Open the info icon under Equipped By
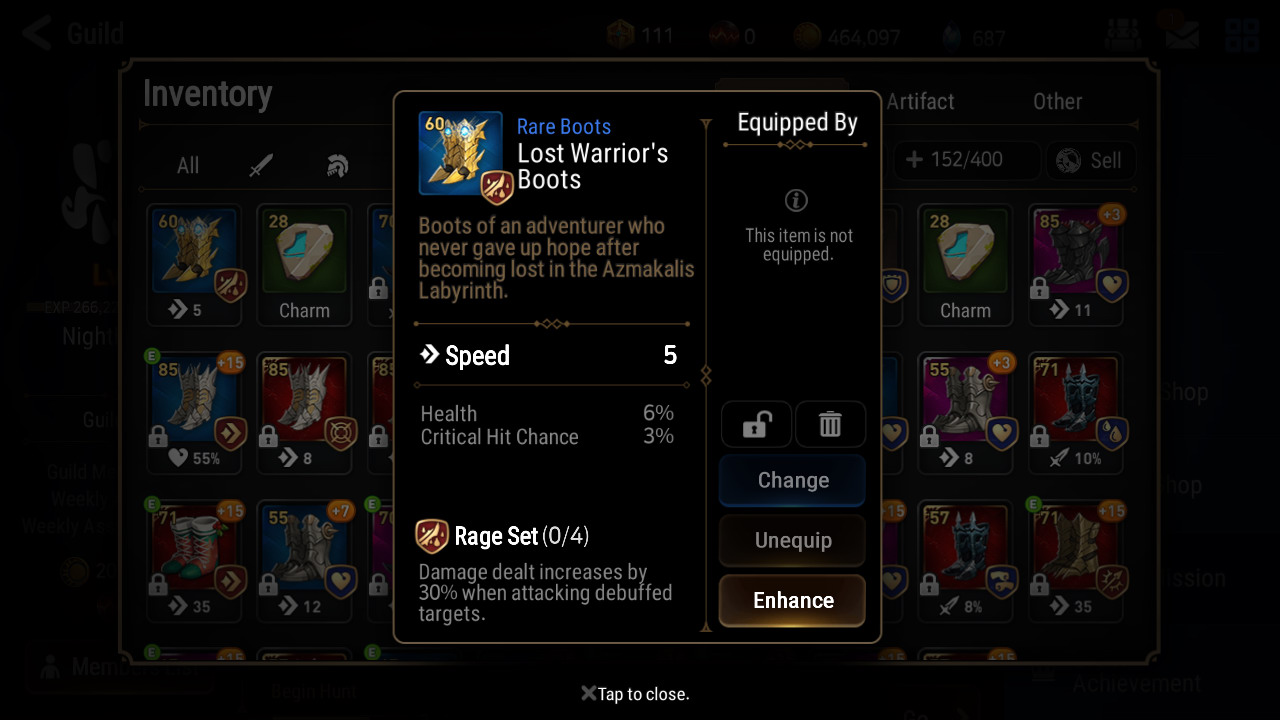This screenshot has width=1280, height=720. (796, 200)
